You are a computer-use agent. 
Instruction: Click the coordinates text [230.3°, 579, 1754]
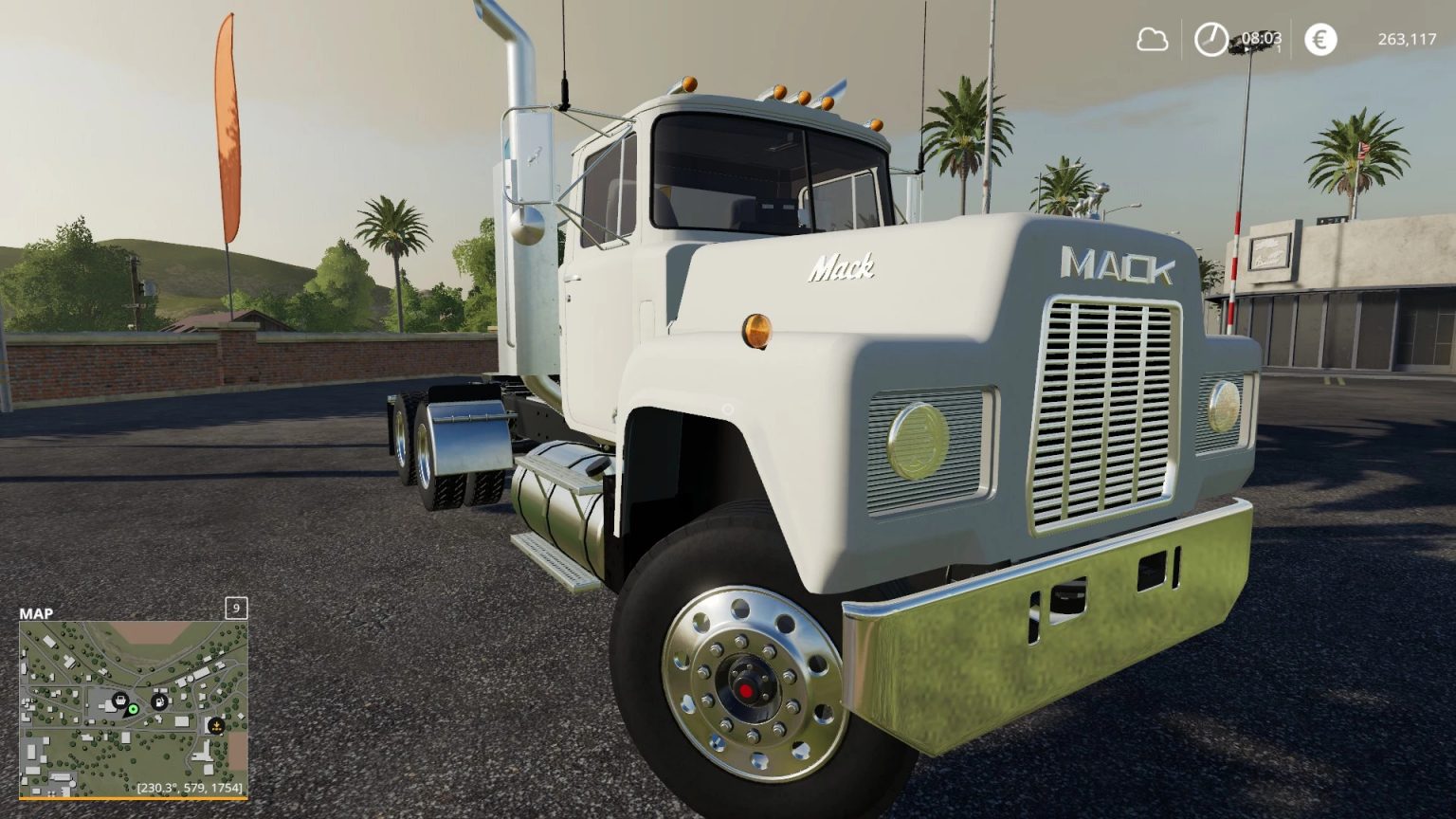click(x=190, y=788)
